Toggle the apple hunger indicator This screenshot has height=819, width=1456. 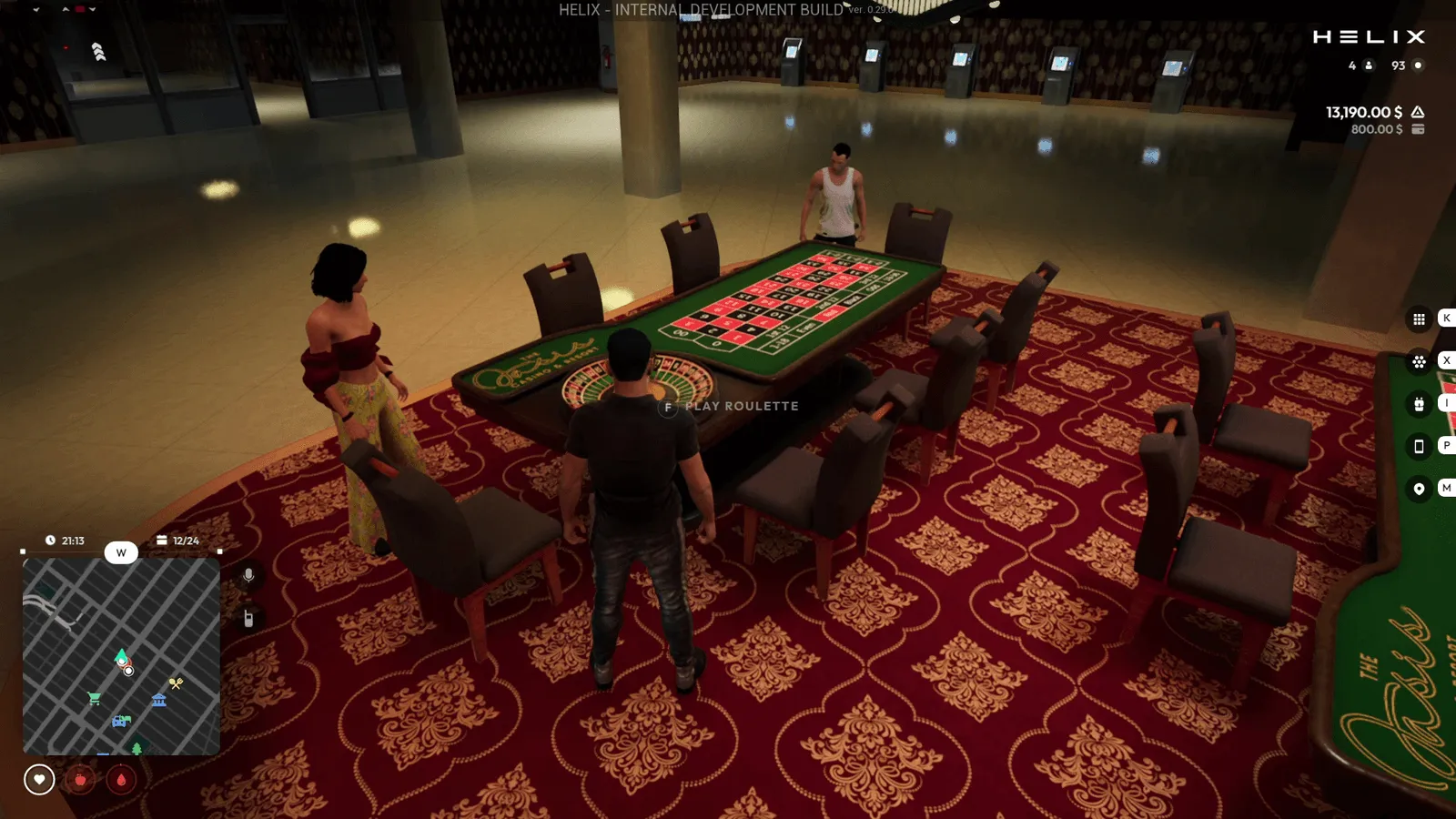coord(81,780)
